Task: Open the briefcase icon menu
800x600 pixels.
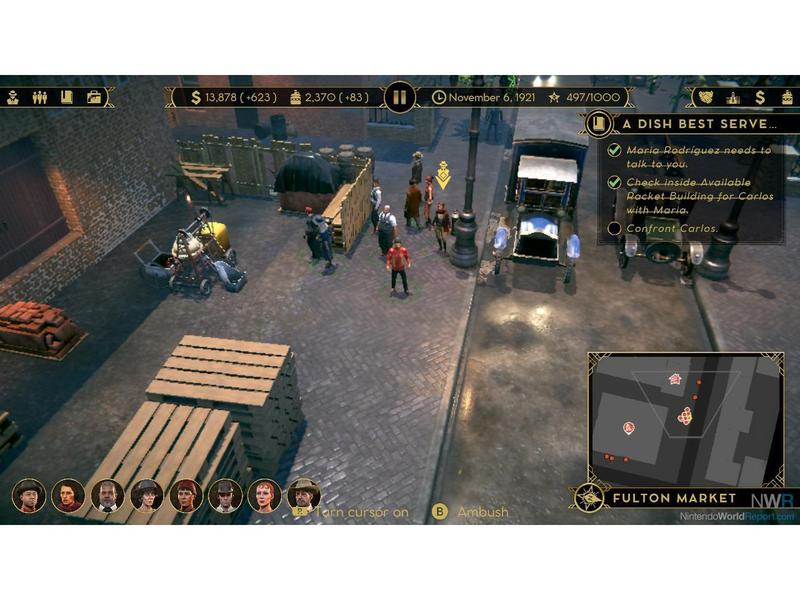Action: pos(94,97)
